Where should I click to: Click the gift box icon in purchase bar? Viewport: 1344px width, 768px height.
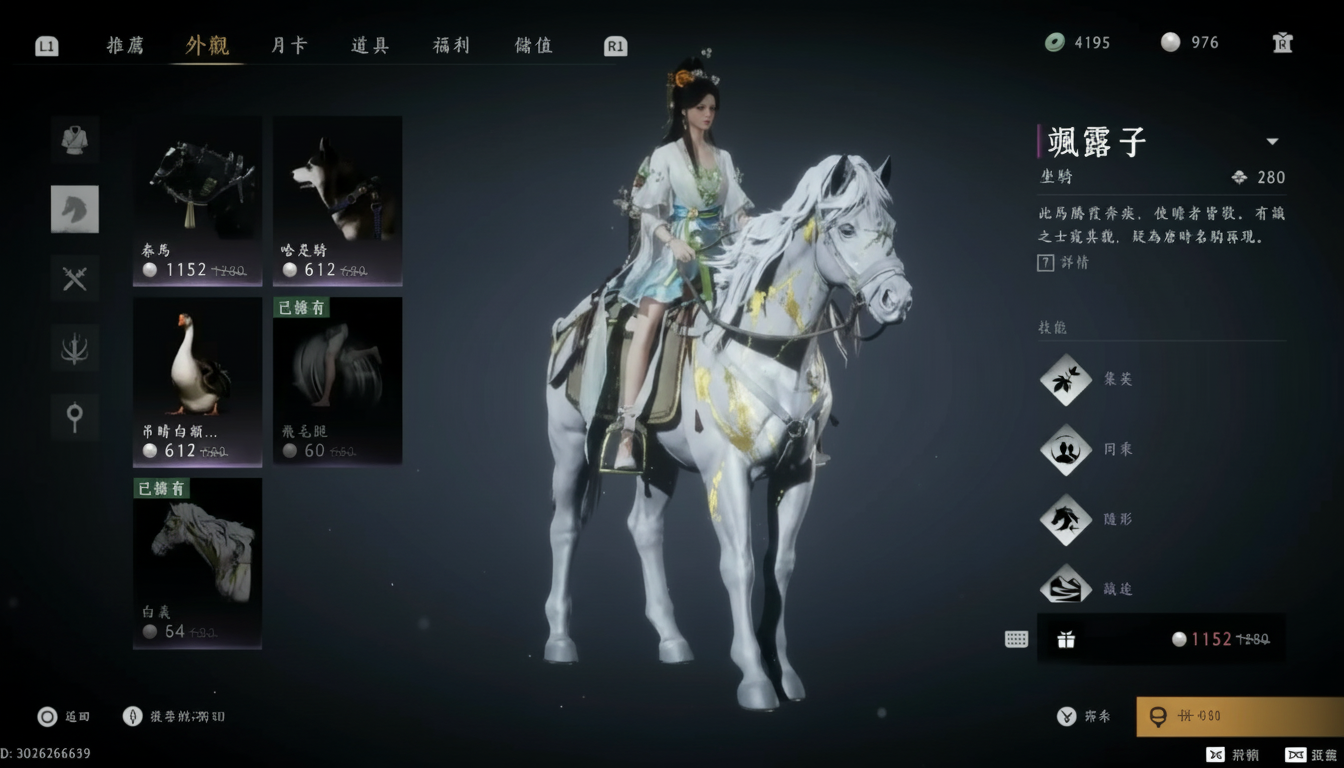[x=1066, y=638]
